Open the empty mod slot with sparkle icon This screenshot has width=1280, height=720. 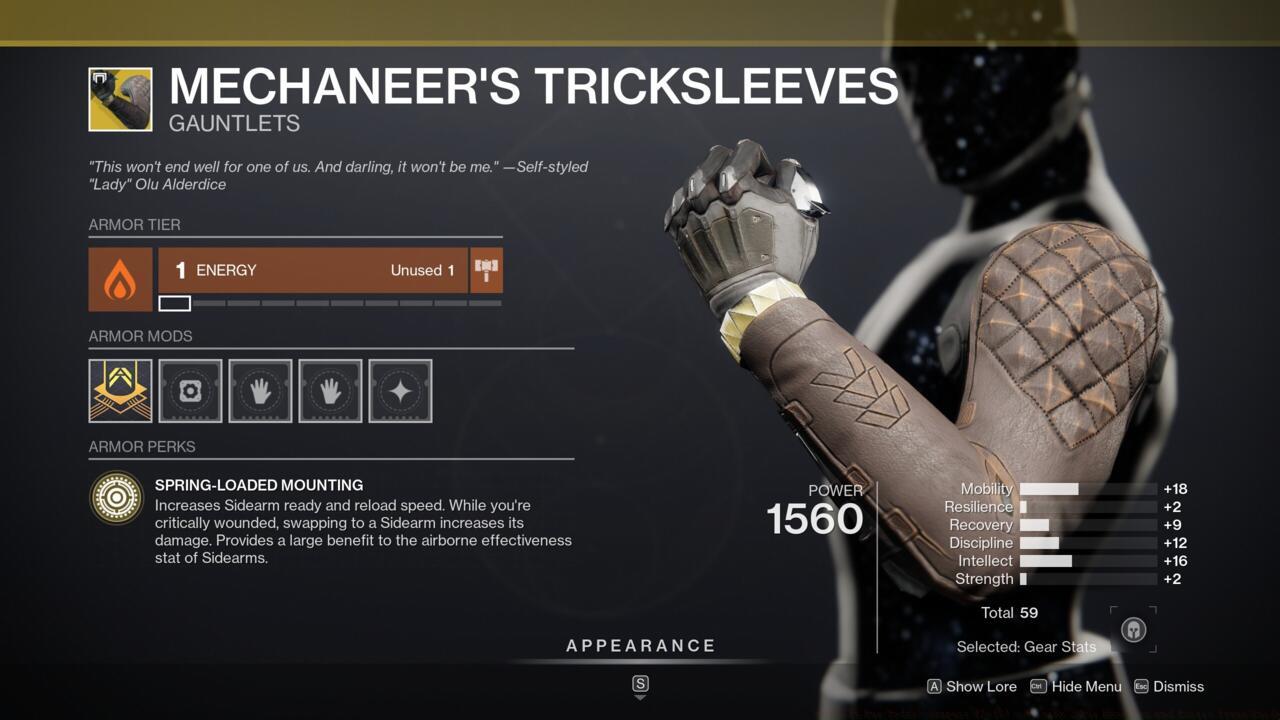400,390
